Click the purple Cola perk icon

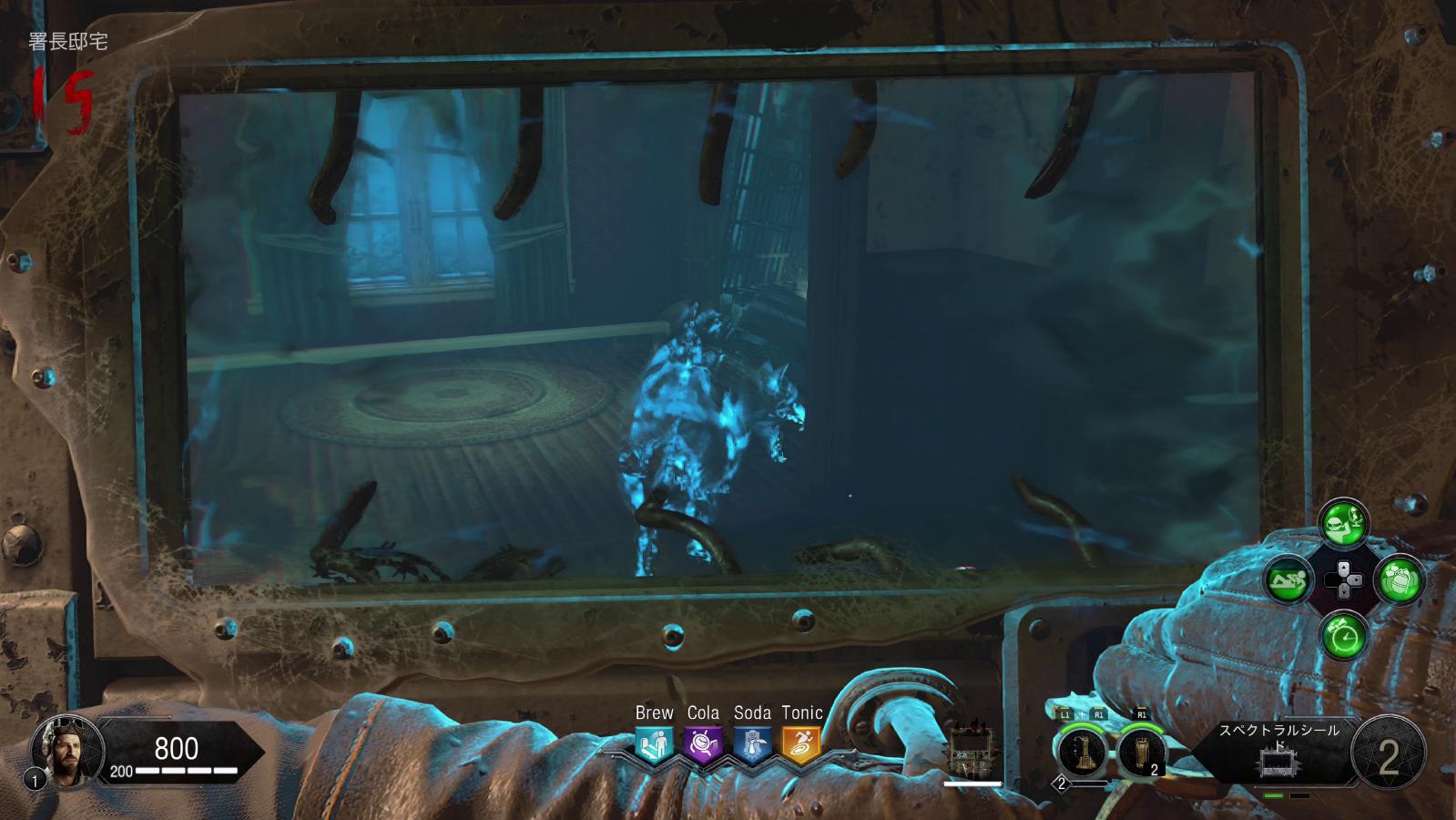703,744
